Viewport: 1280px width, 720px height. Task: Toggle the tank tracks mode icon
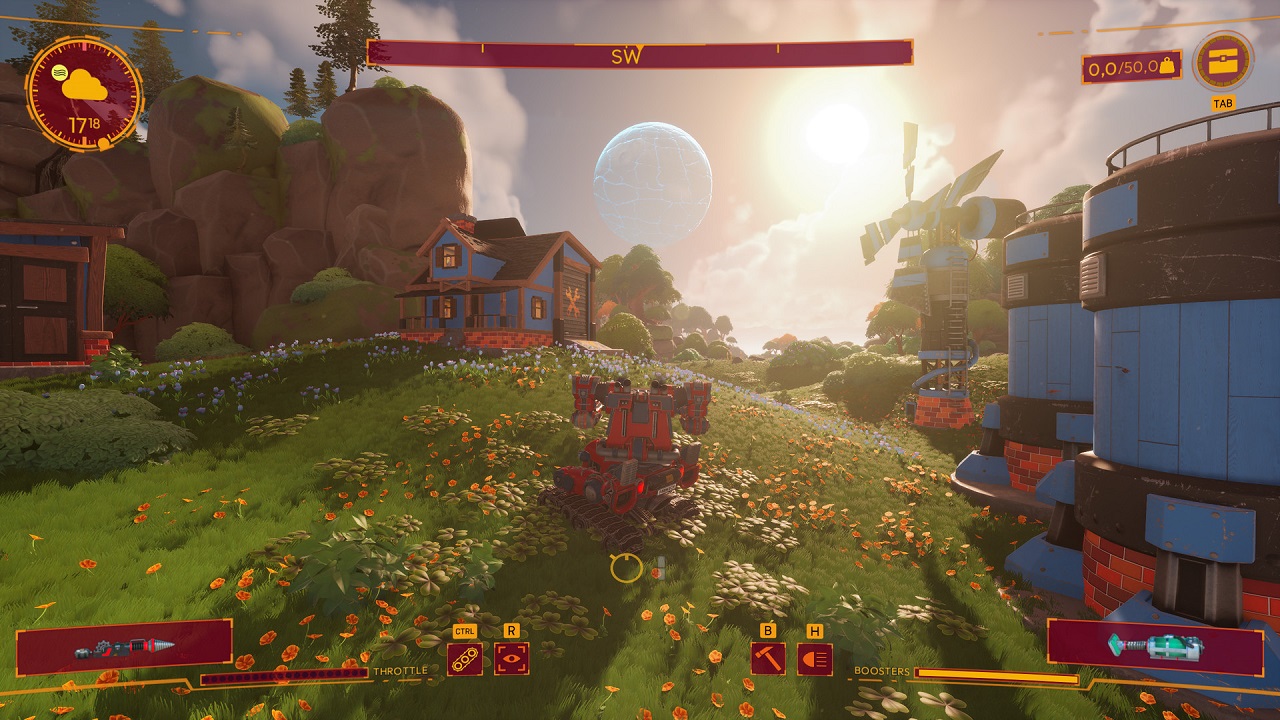coord(465,659)
